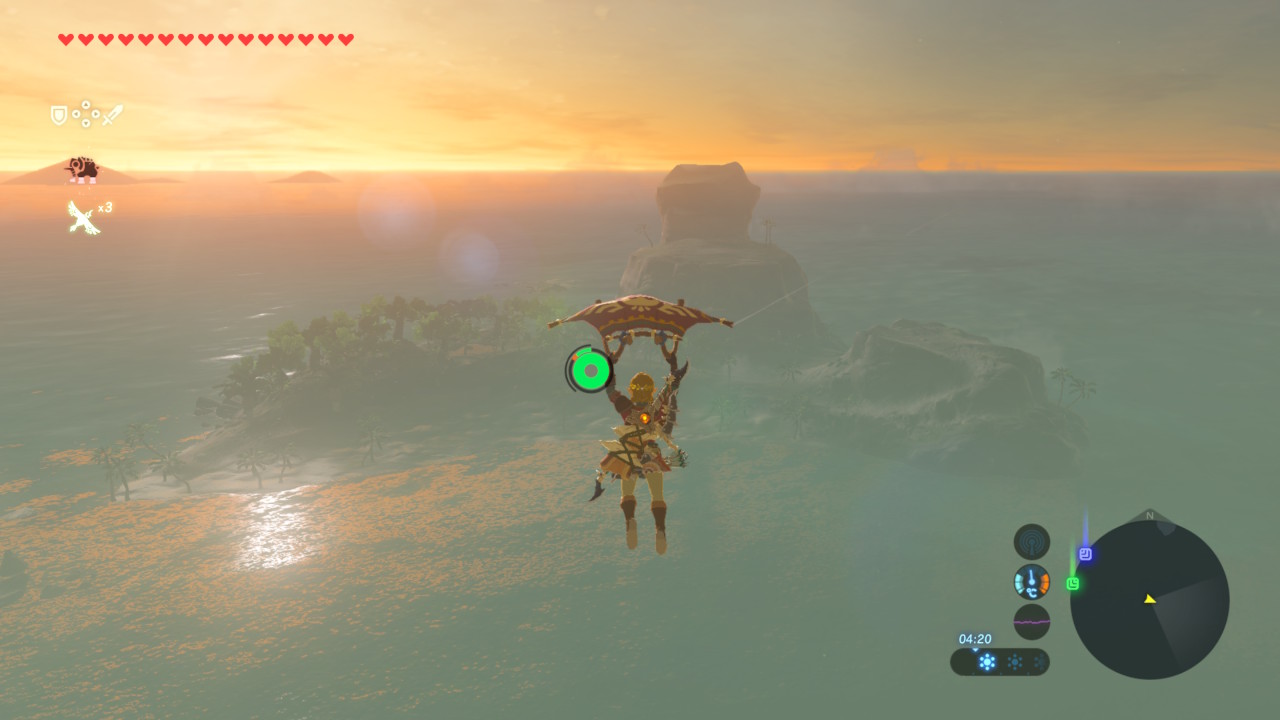Select the green shrine marker on minimap
This screenshot has width=1280, height=720.
1073,583
